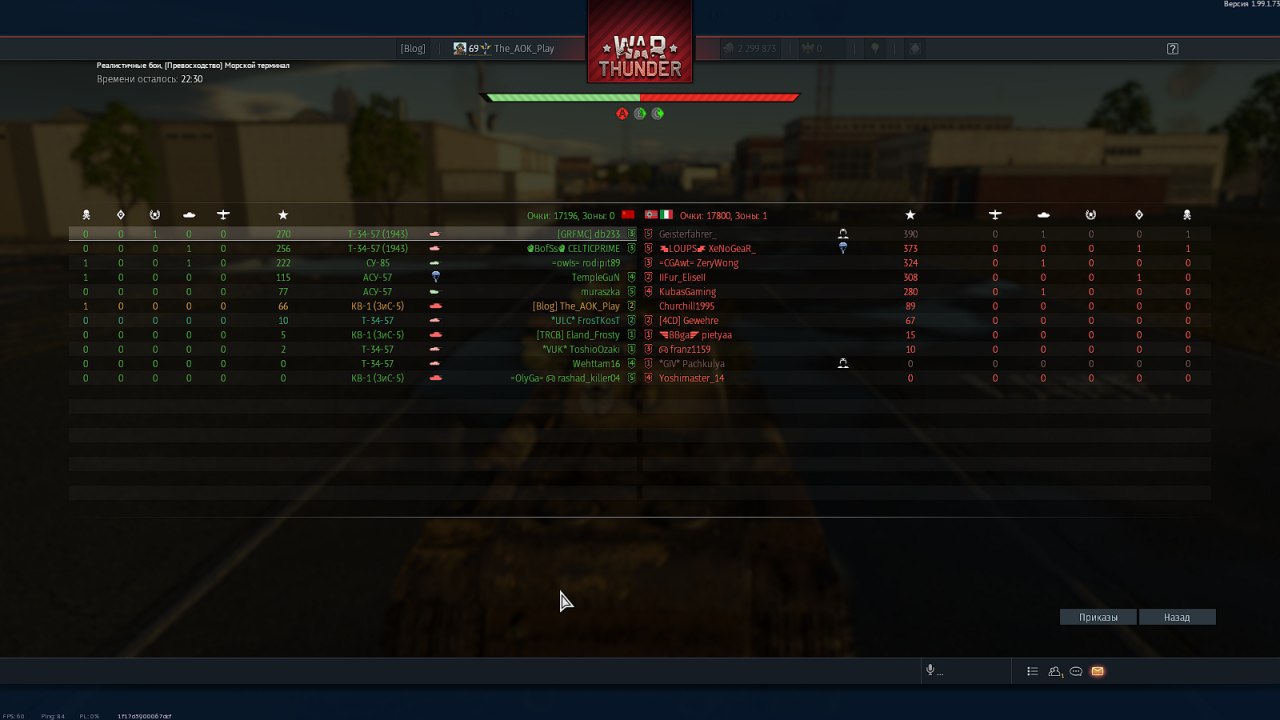Open The_AOK_Play profile in top bar
The width and height of the screenshot is (1280, 720).
point(523,48)
